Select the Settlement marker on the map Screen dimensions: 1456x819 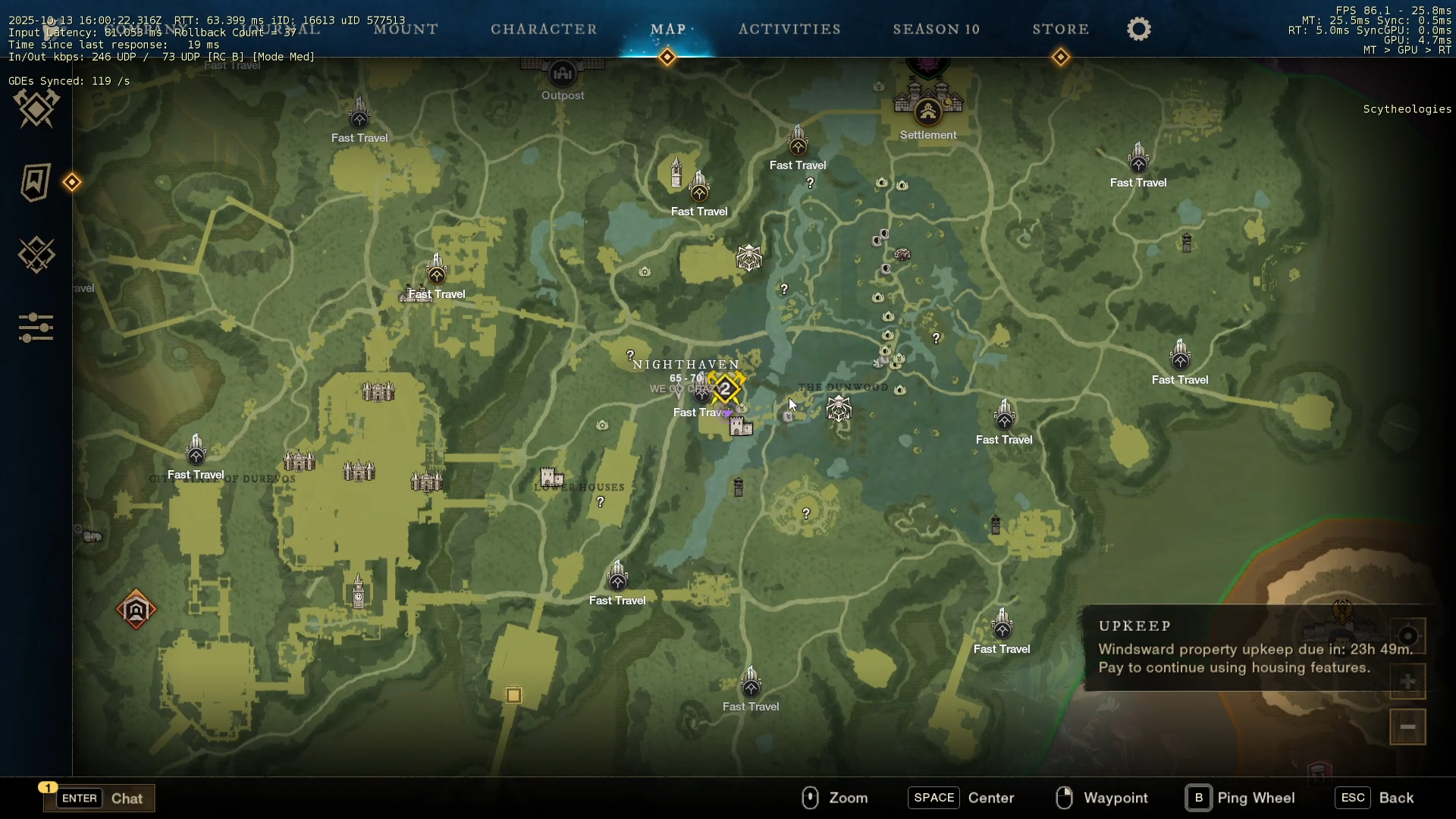tap(928, 112)
